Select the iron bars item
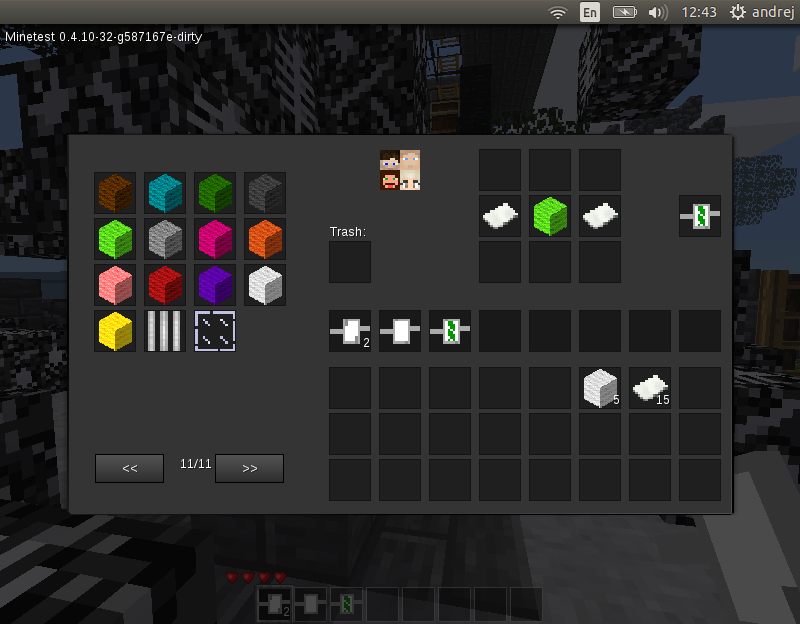 (165, 330)
